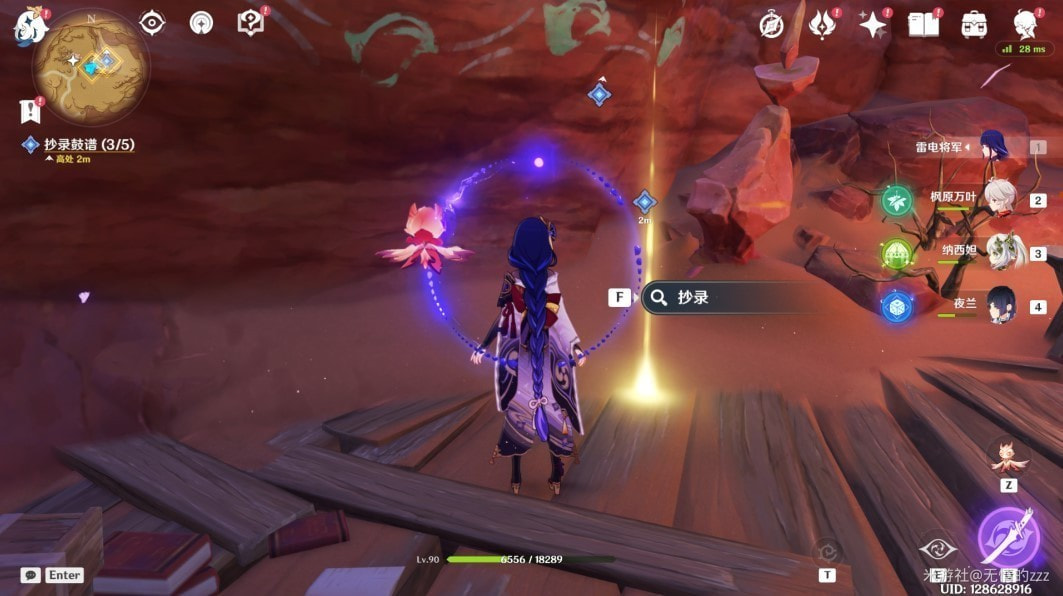The width and height of the screenshot is (1063, 596).
Task: Toggle the eye-shaped elemental sight icon
Action: point(152,23)
